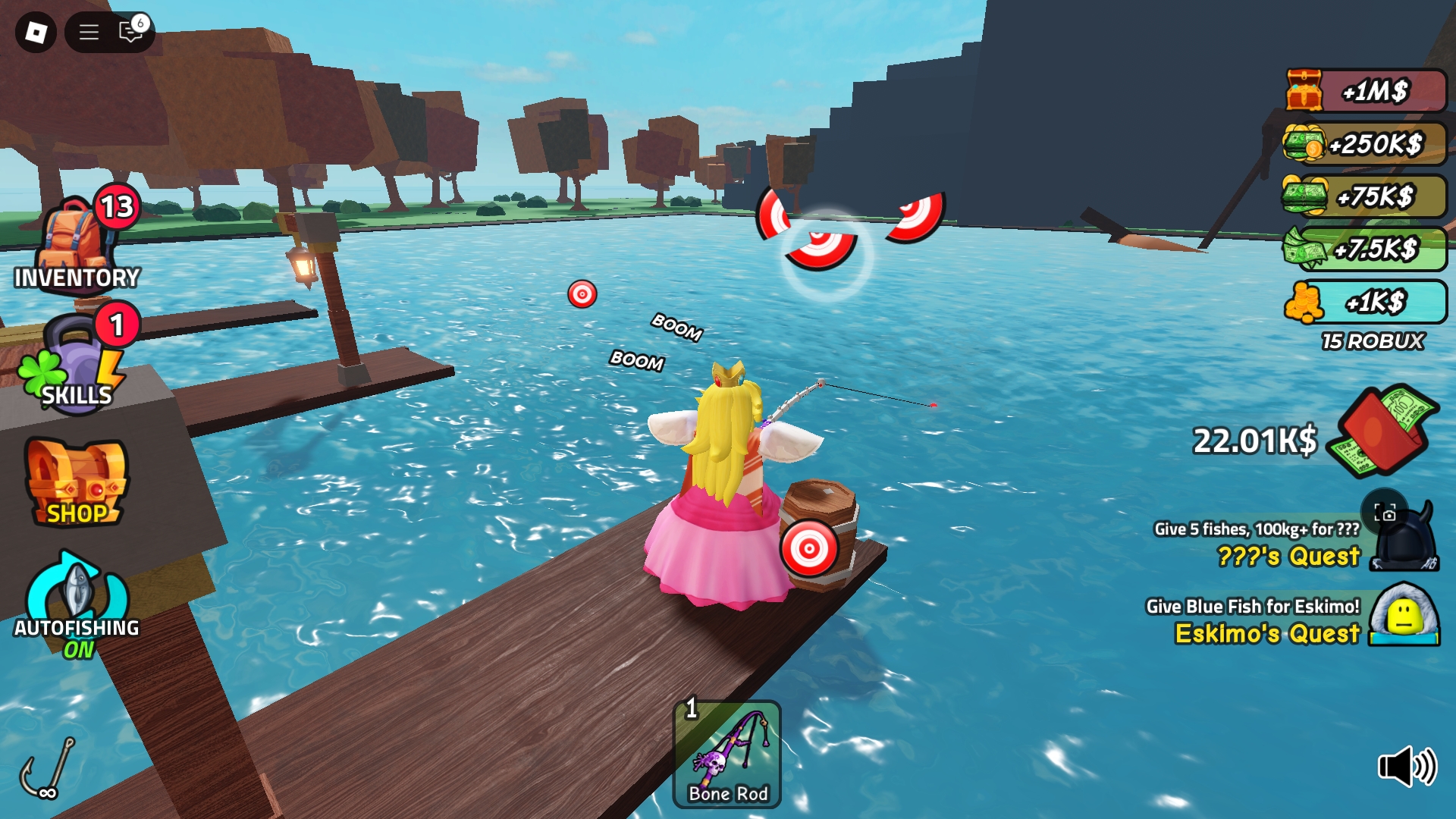
Task: Open the Roblox logo menu
Action: (x=36, y=32)
